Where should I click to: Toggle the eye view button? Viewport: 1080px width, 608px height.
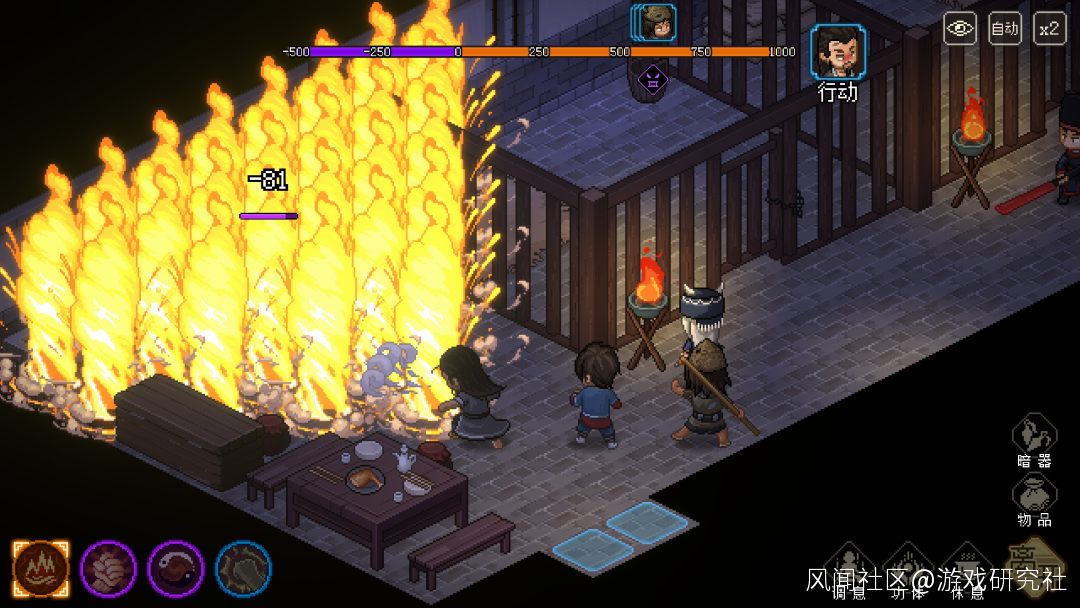[x=960, y=28]
